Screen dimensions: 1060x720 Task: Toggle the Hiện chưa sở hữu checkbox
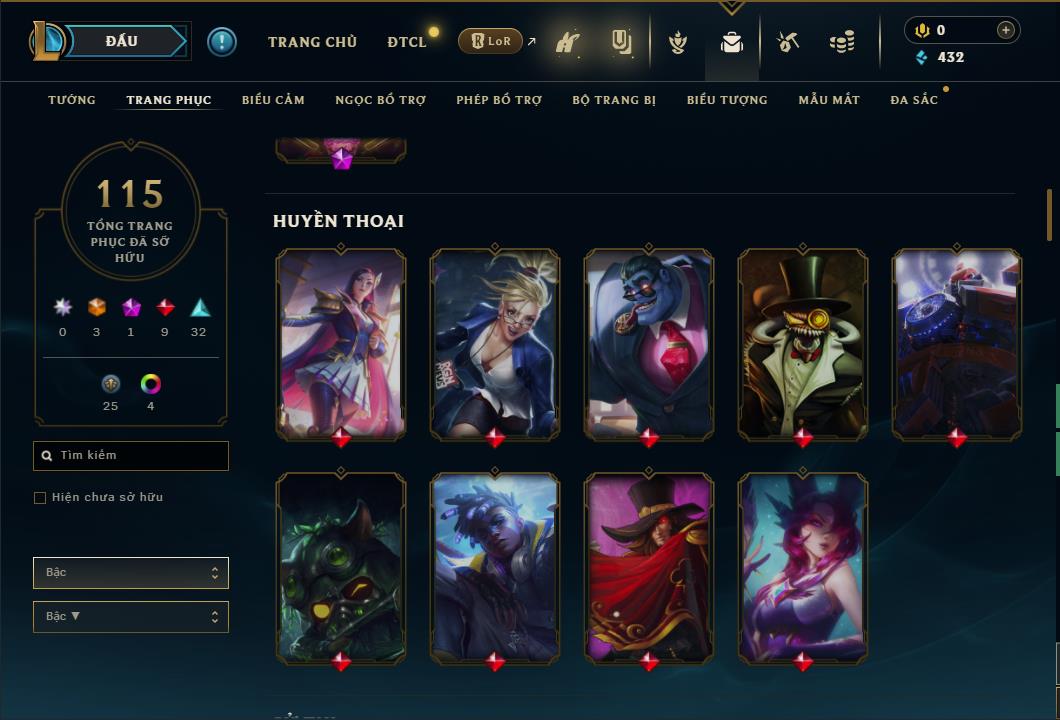[x=40, y=498]
